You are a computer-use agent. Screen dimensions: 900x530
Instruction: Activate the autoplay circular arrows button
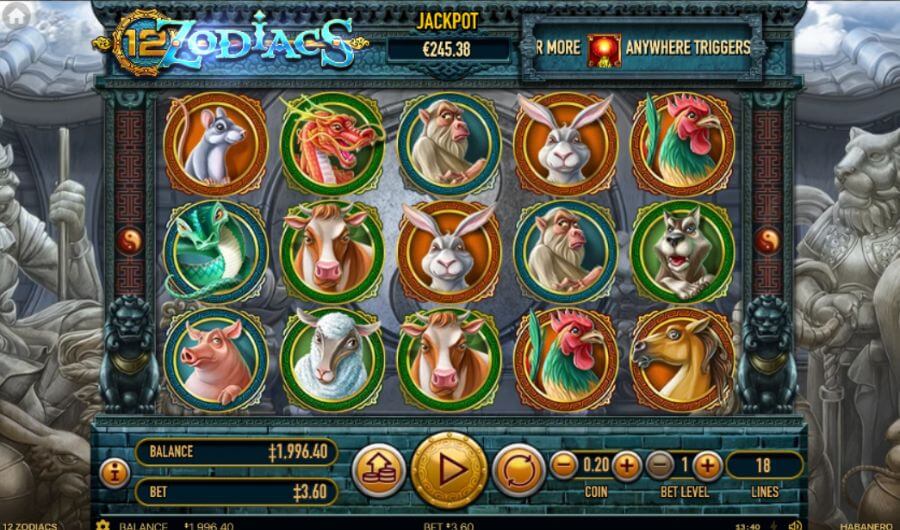518,470
